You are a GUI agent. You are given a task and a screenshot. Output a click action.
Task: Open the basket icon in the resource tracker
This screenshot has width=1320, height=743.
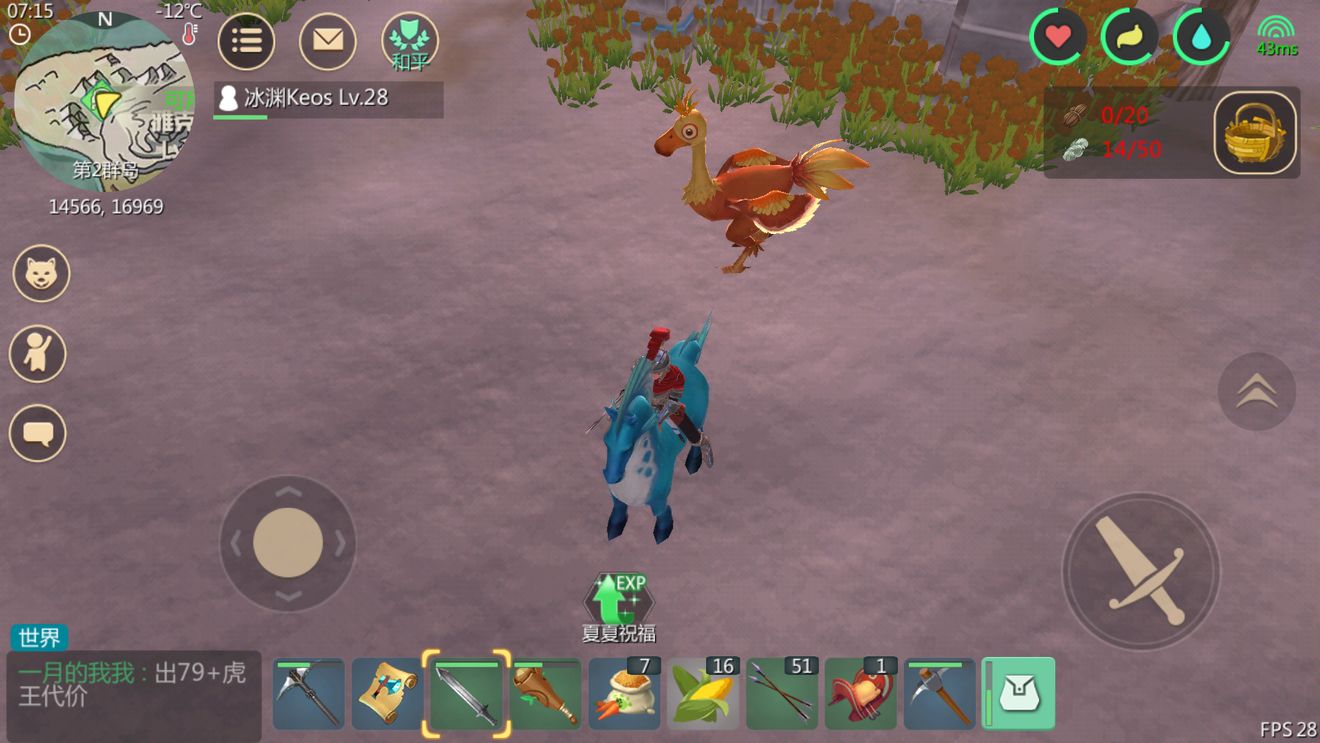pyautogui.click(x=1255, y=133)
